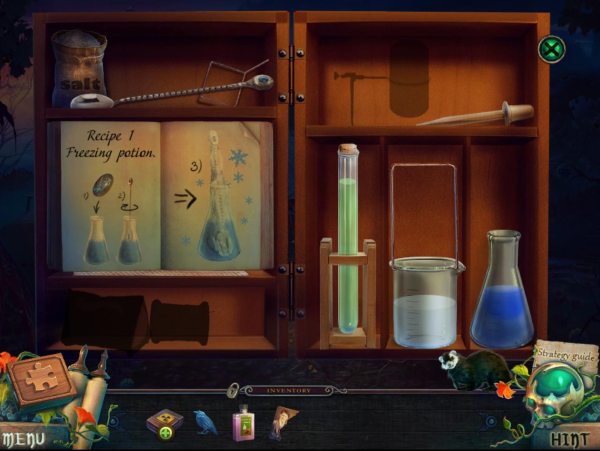This screenshot has width=600, height=451.
Task: Pick the wooden dropper
Action: [477, 115]
